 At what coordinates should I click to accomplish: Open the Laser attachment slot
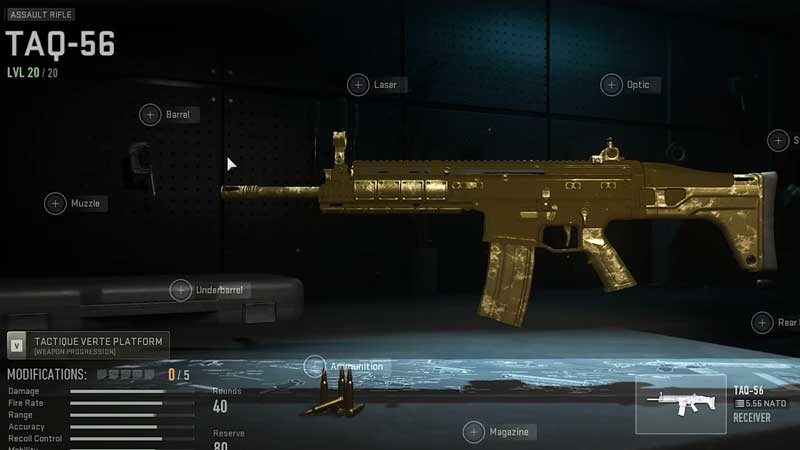358,85
